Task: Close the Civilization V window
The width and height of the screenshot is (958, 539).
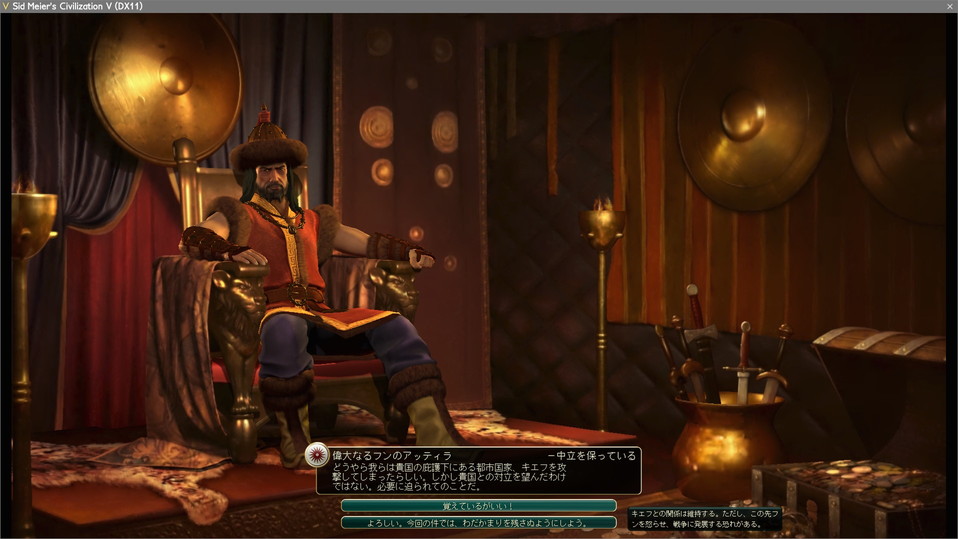Action: 949,6
